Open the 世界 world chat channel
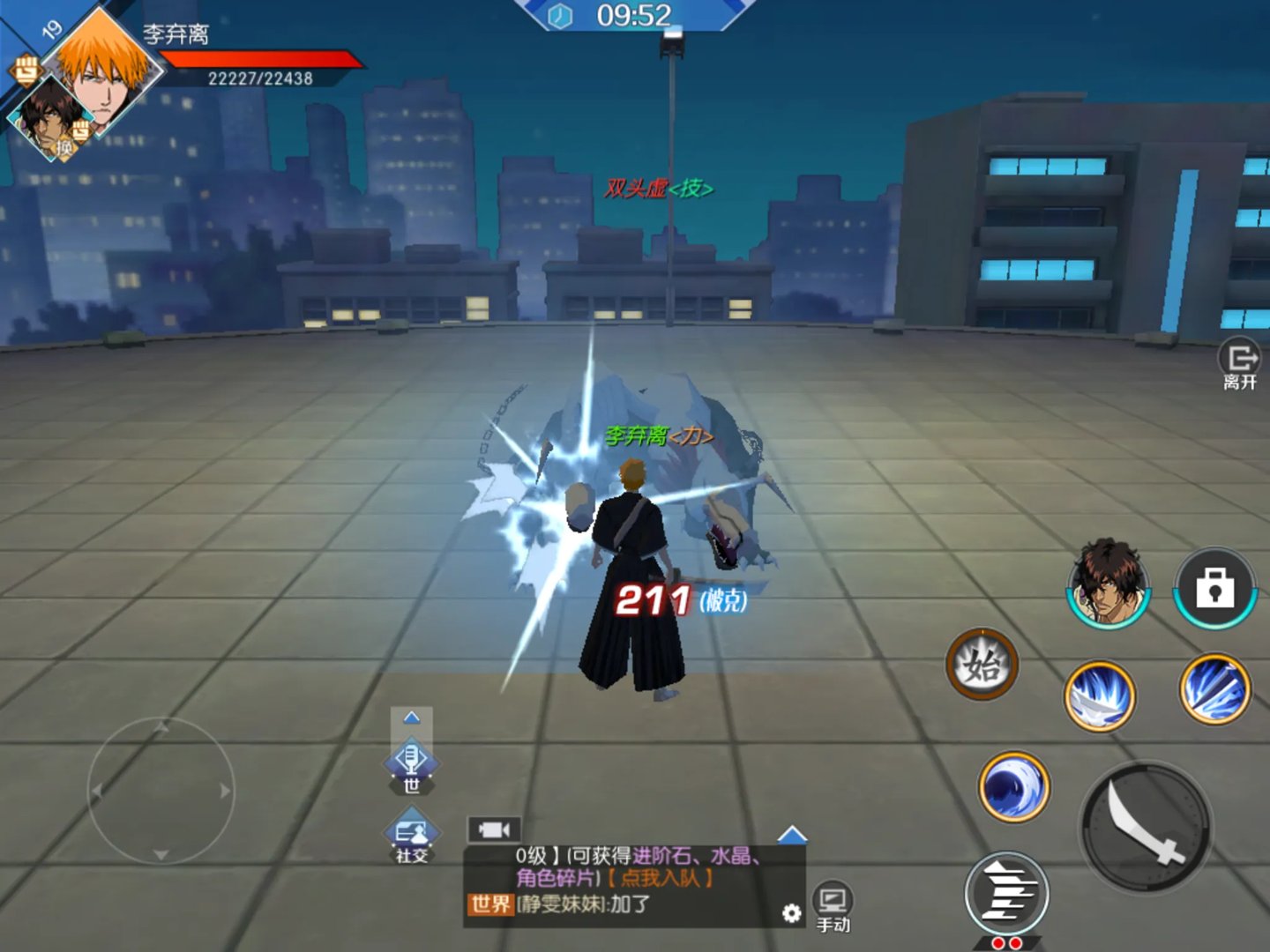 [x=490, y=904]
